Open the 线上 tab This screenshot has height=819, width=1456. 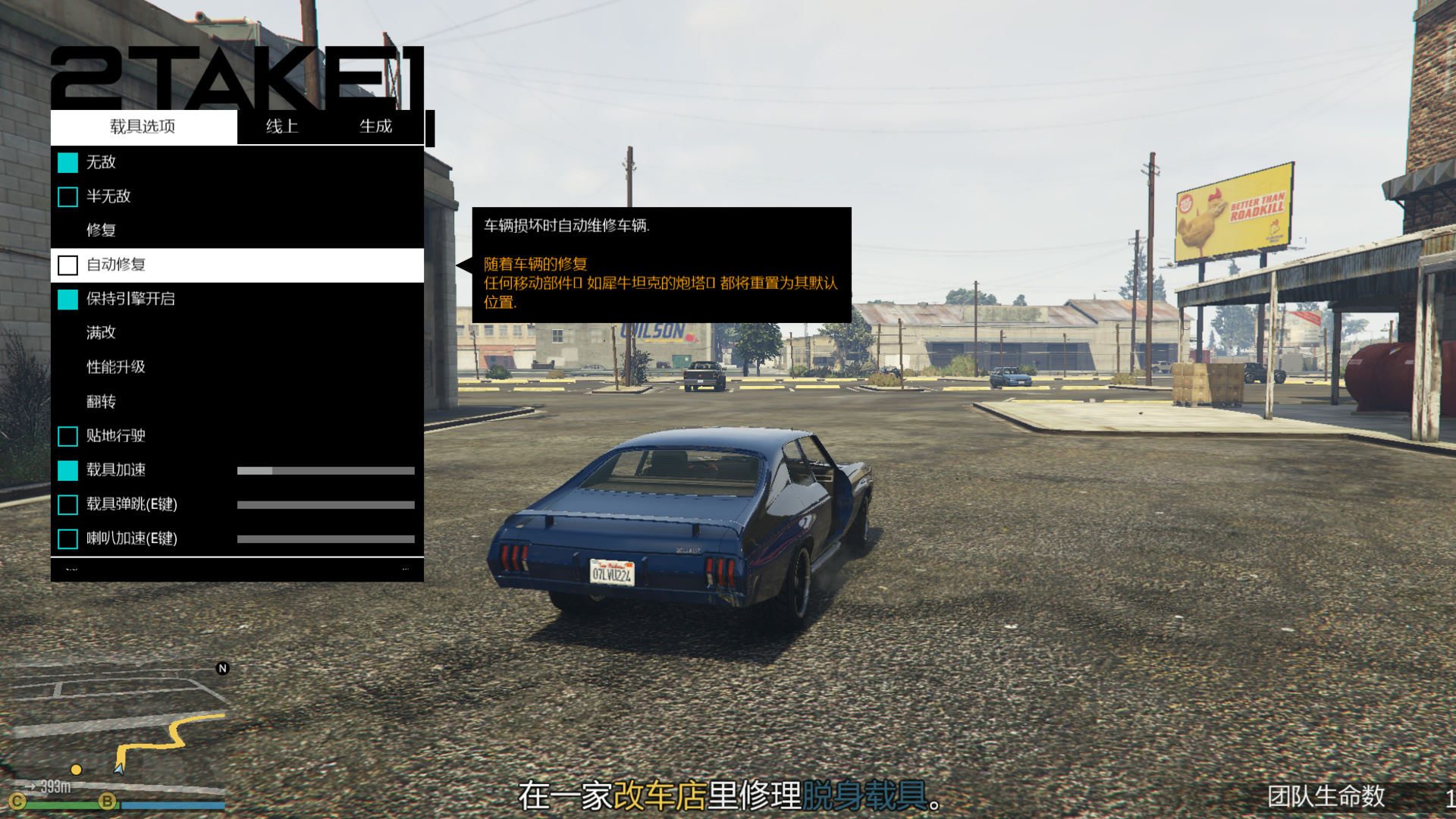coord(282,127)
